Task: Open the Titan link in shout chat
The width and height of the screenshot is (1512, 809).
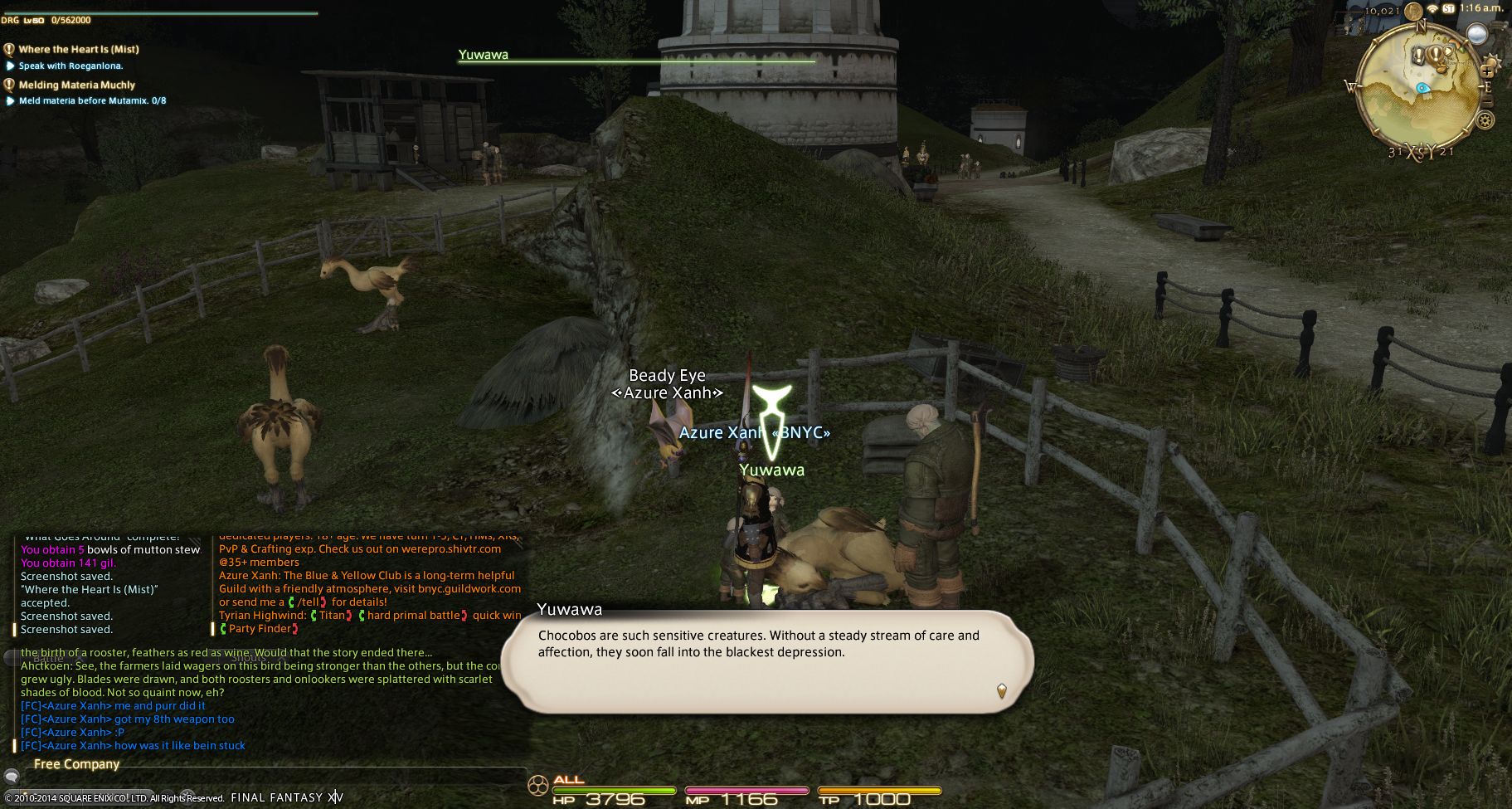Action: 332,616
